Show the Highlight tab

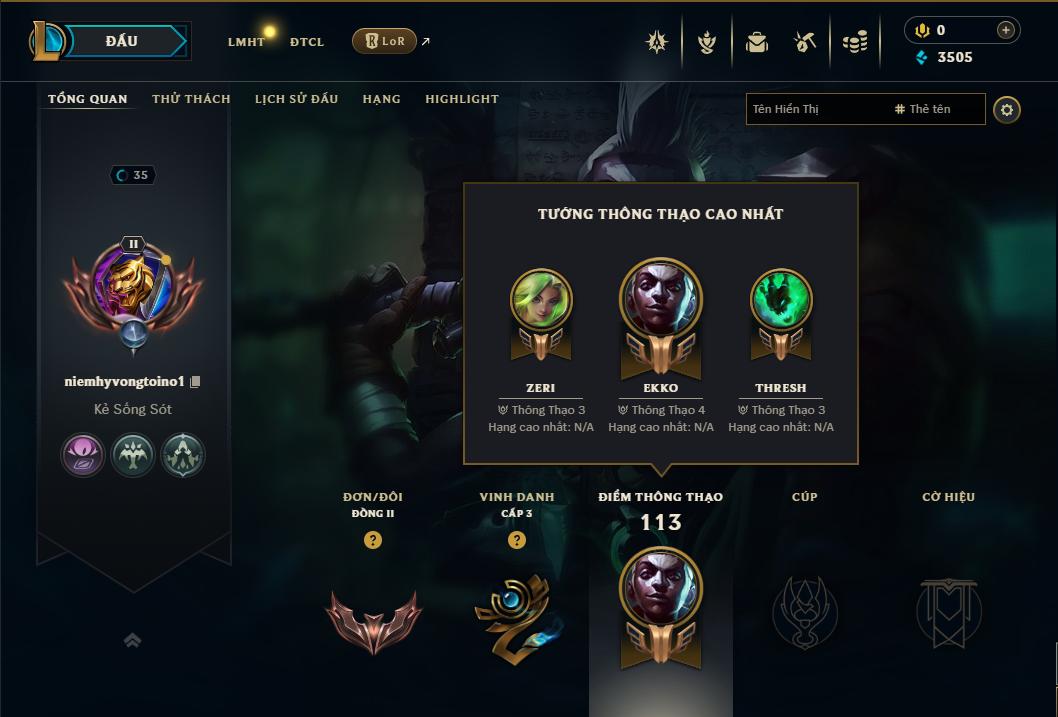pos(461,99)
